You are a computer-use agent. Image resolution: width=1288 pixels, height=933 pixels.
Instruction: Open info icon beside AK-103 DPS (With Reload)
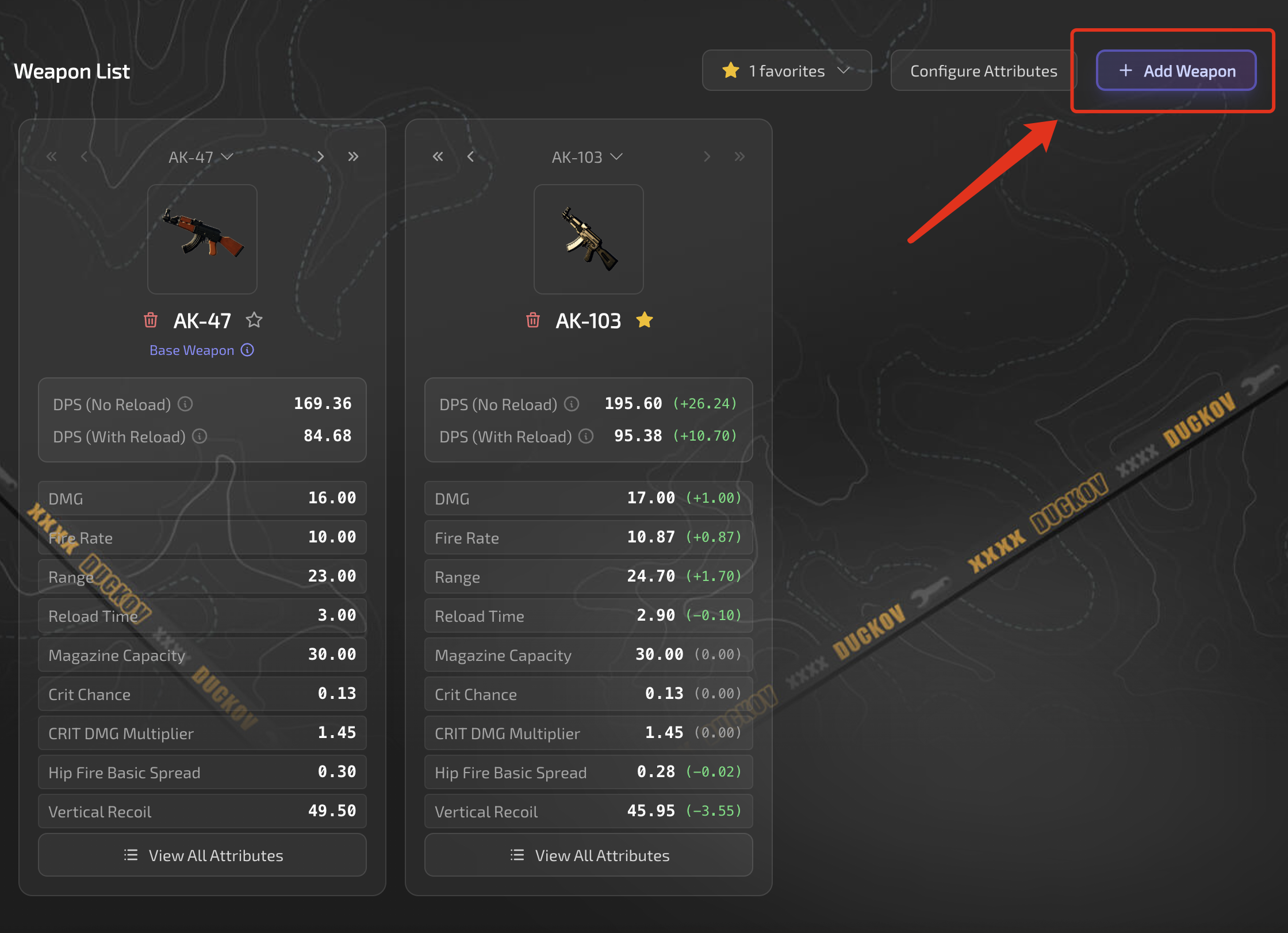(586, 437)
